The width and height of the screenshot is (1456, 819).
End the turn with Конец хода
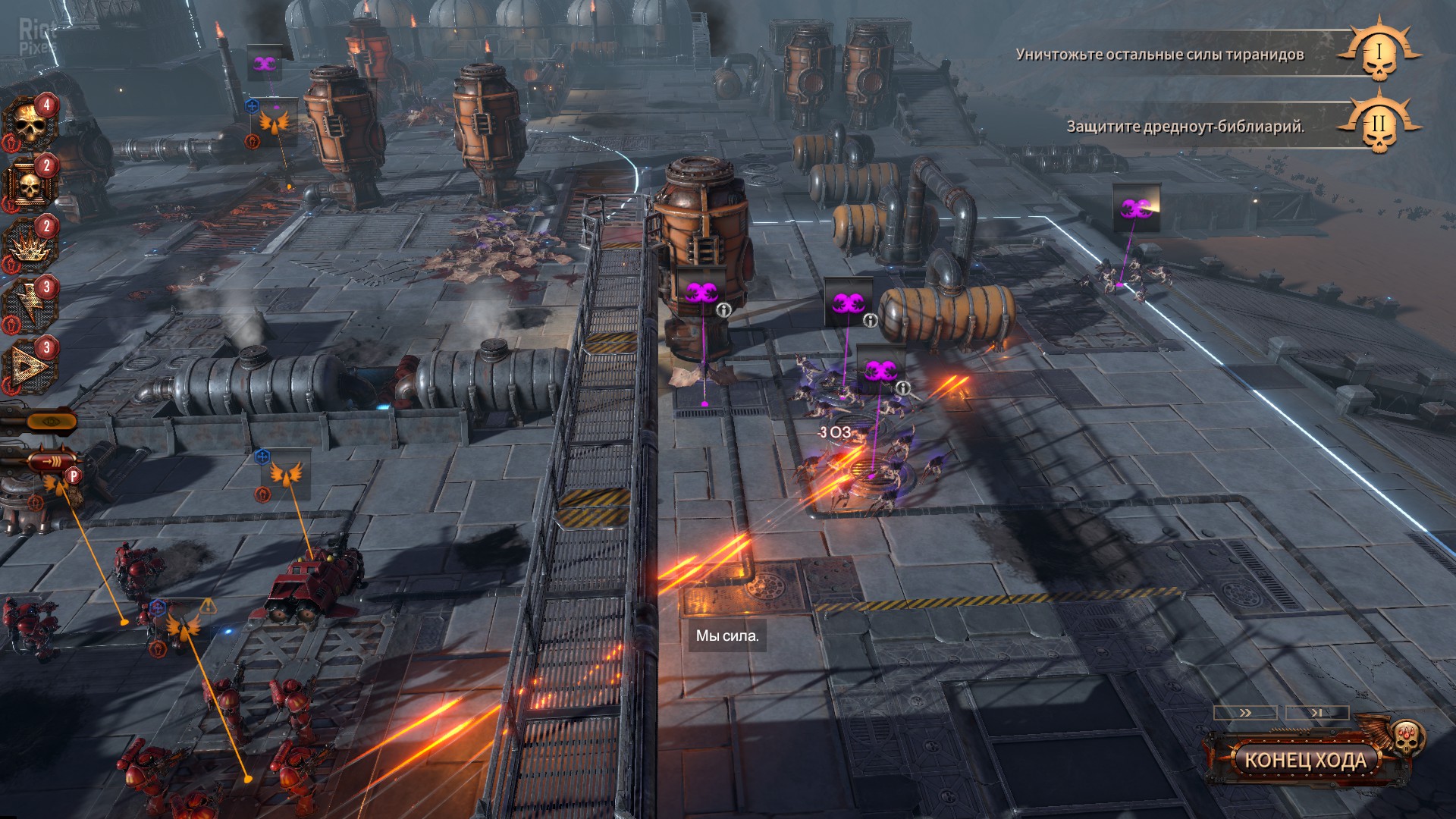[x=1305, y=760]
